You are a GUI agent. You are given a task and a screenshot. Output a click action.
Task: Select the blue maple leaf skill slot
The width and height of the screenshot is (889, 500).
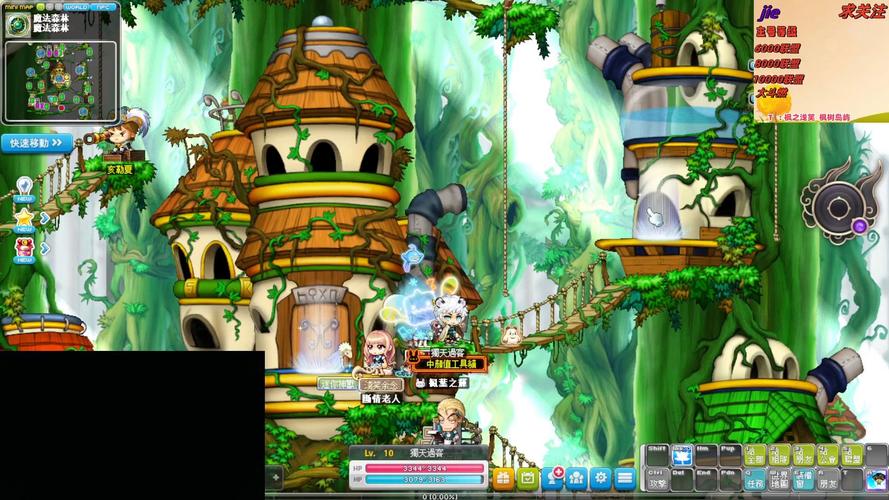(x=682, y=455)
